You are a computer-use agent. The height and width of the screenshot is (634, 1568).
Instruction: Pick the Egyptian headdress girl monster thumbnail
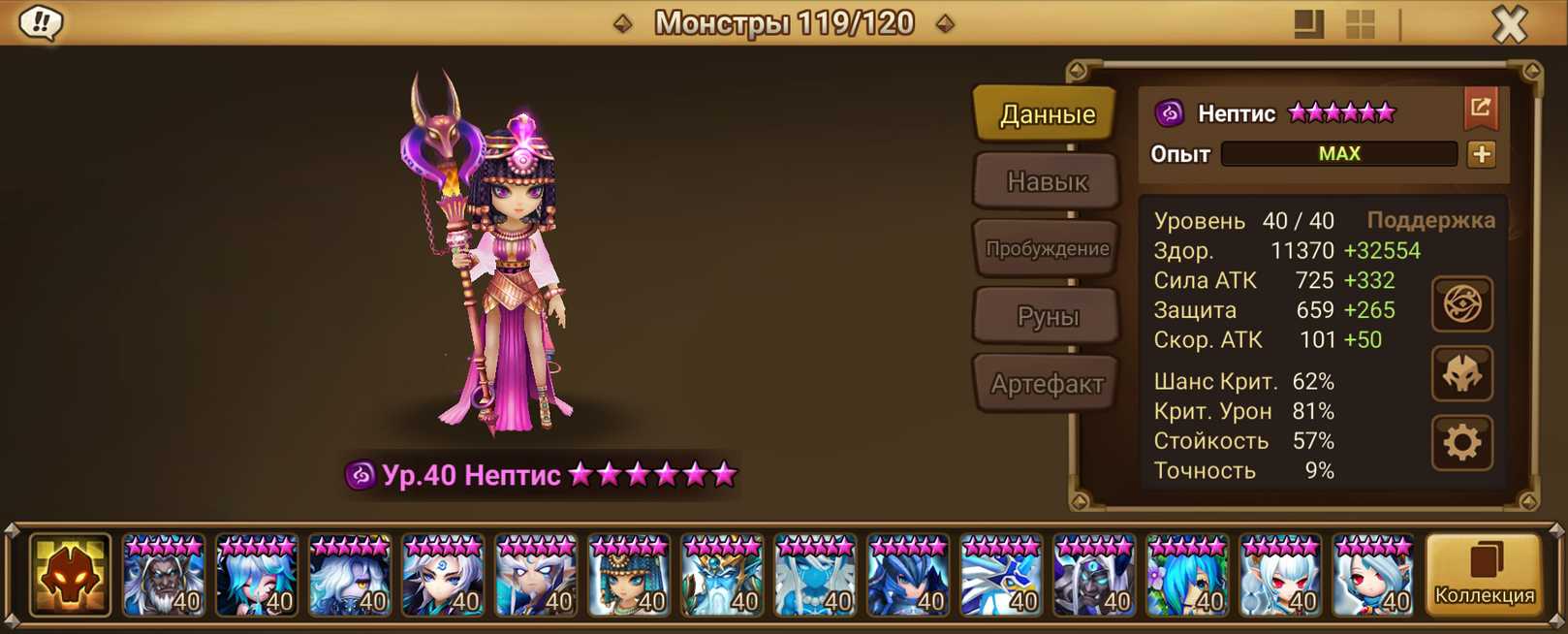(629, 576)
